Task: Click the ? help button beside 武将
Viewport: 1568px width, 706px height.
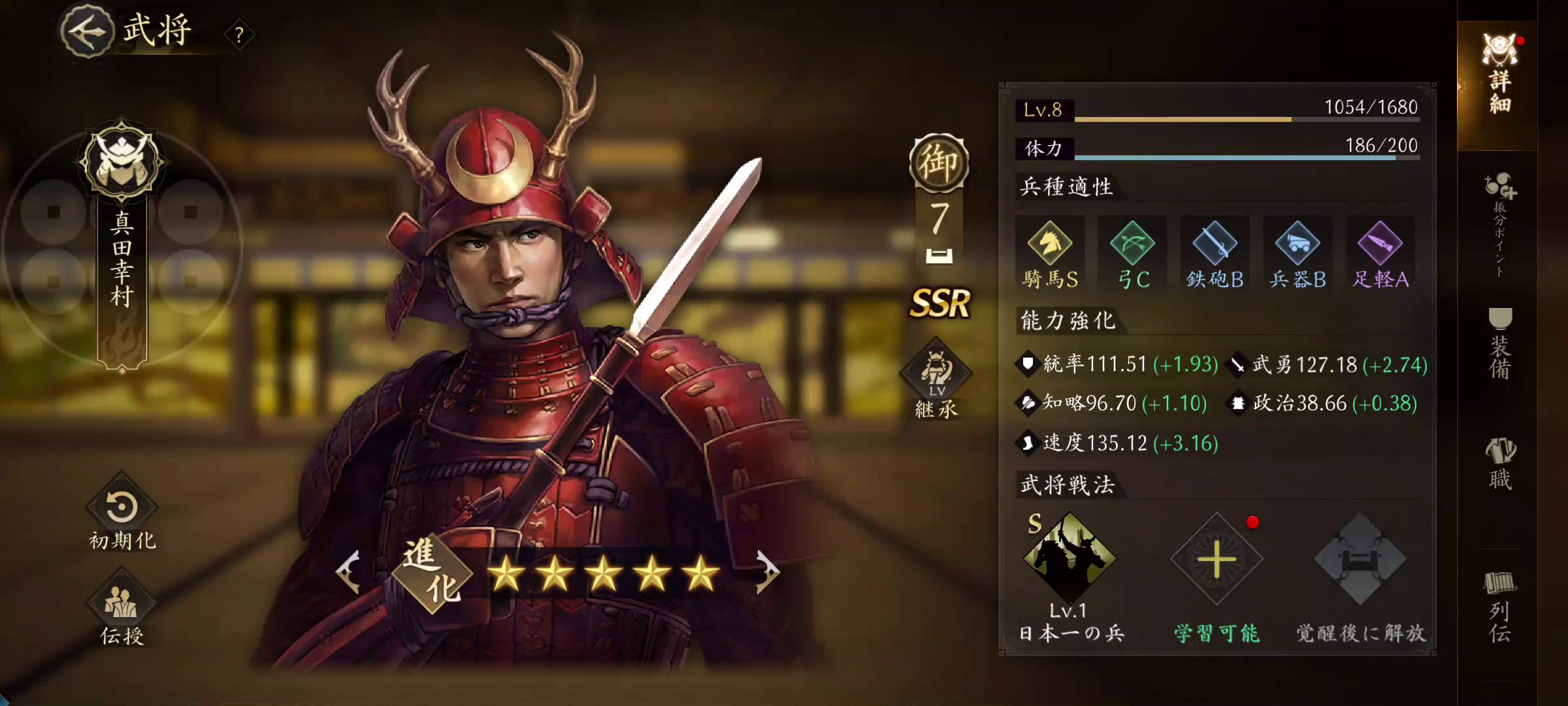Action: tap(238, 35)
